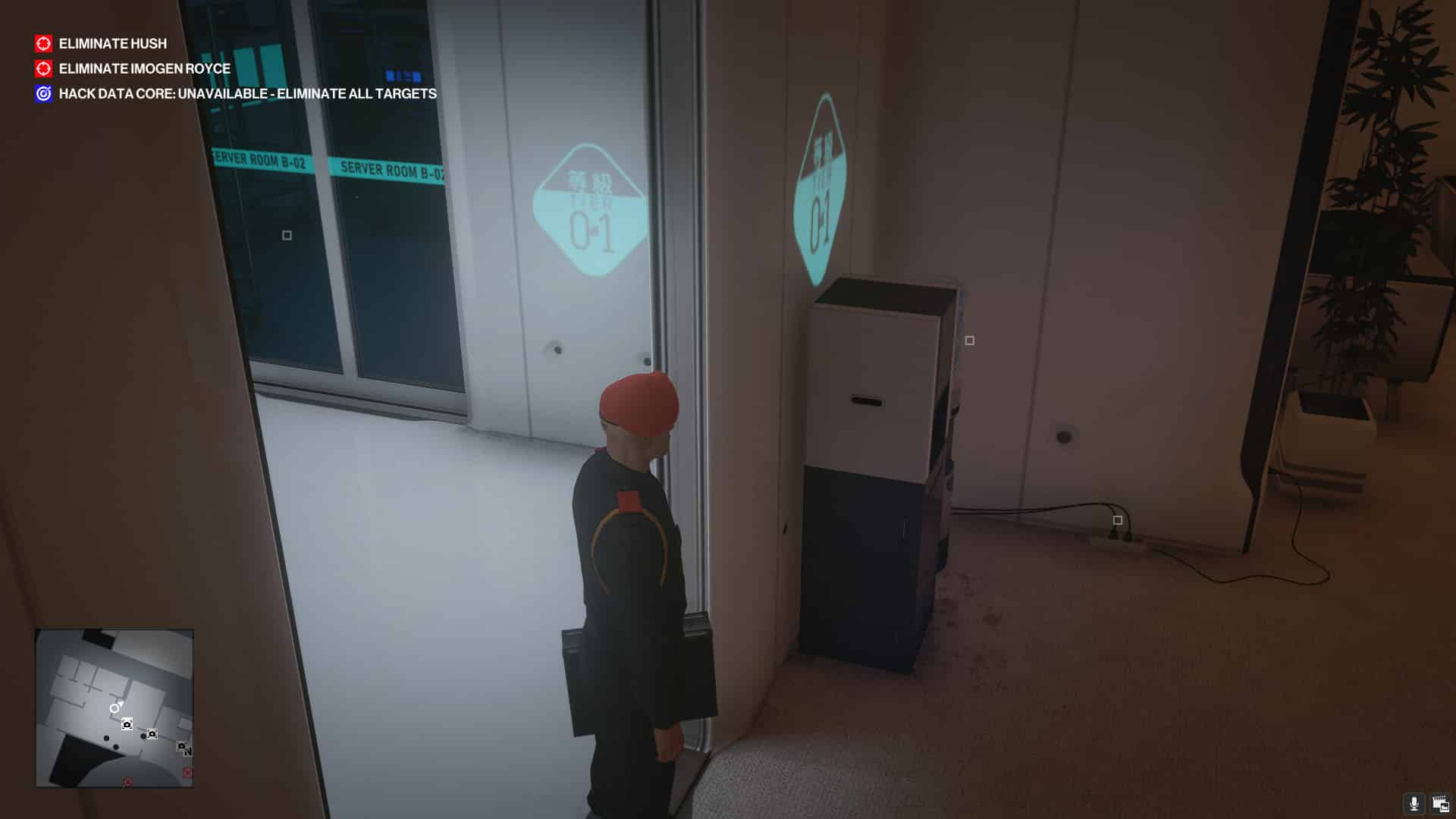Click the interaction marker near the power strip
The height and width of the screenshot is (819, 1456).
[x=1116, y=519]
